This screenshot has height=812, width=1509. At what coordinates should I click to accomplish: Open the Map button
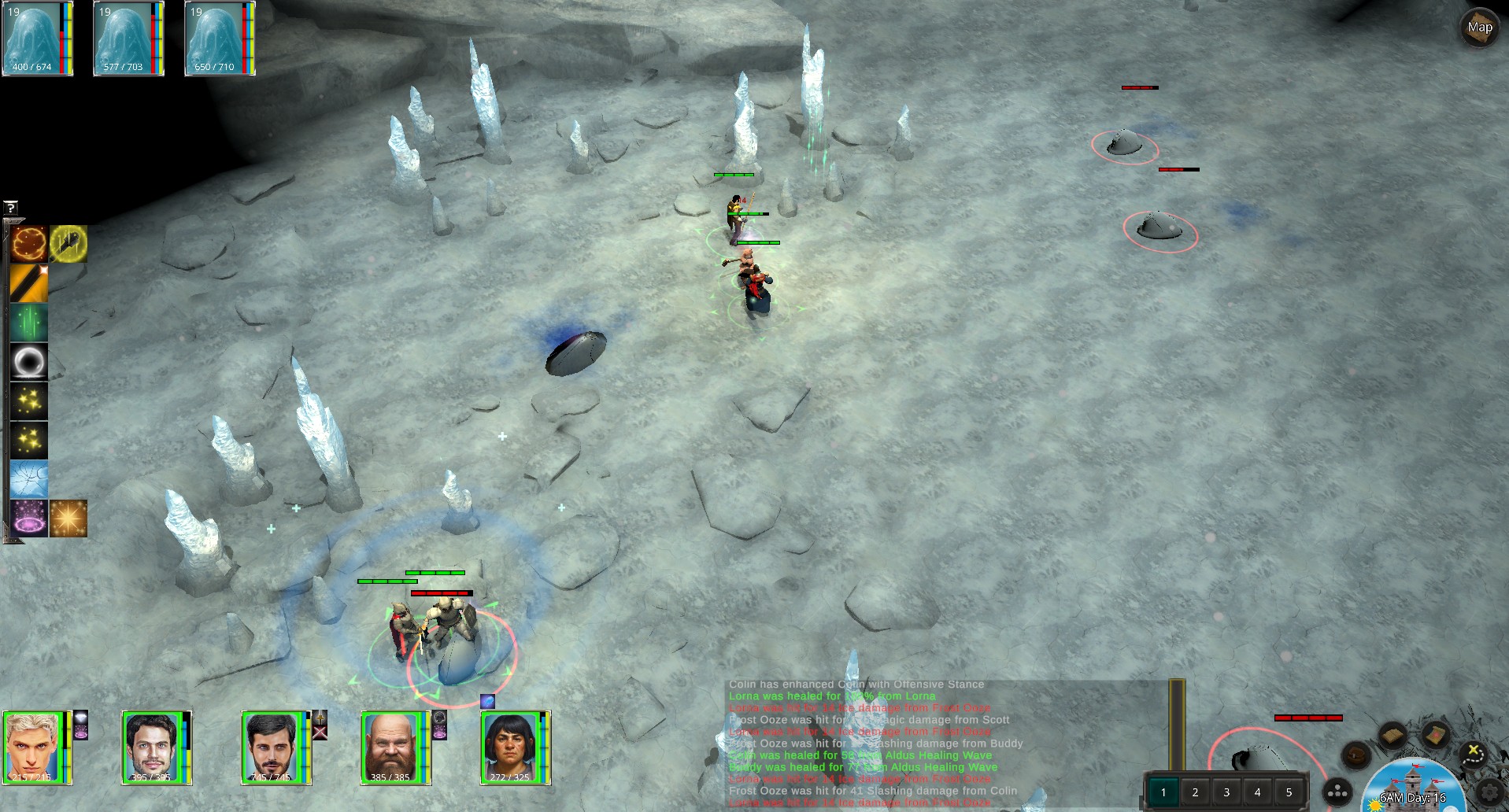click(x=1479, y=28)
